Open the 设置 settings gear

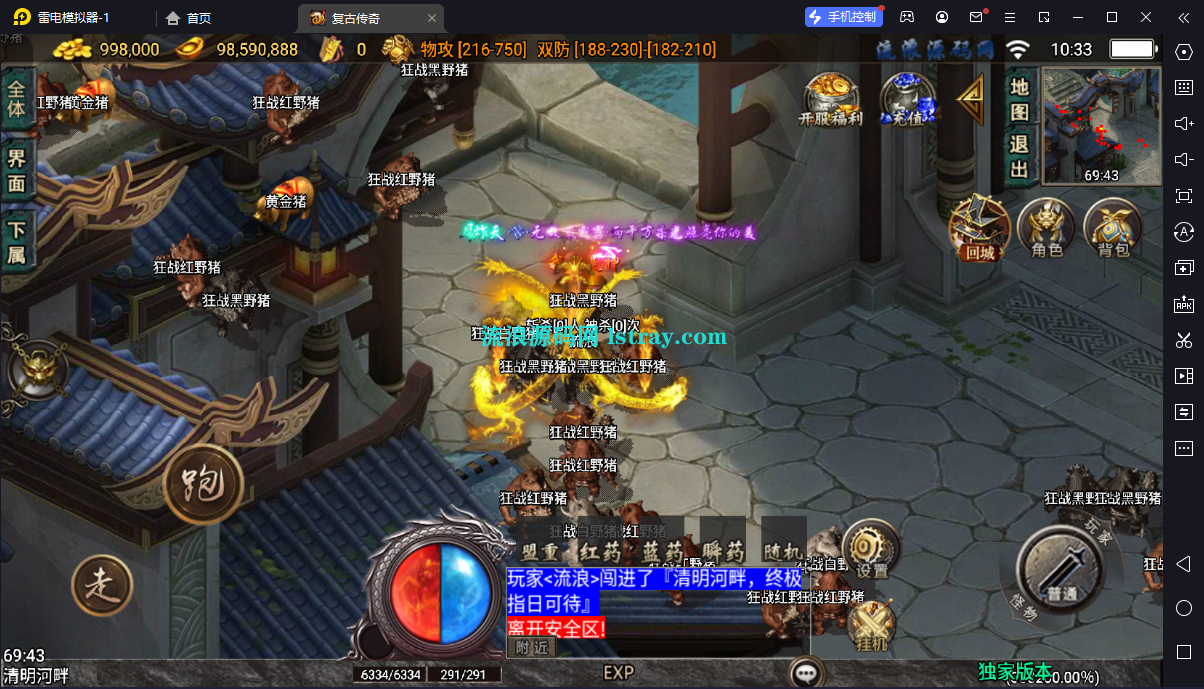point(870,549)
